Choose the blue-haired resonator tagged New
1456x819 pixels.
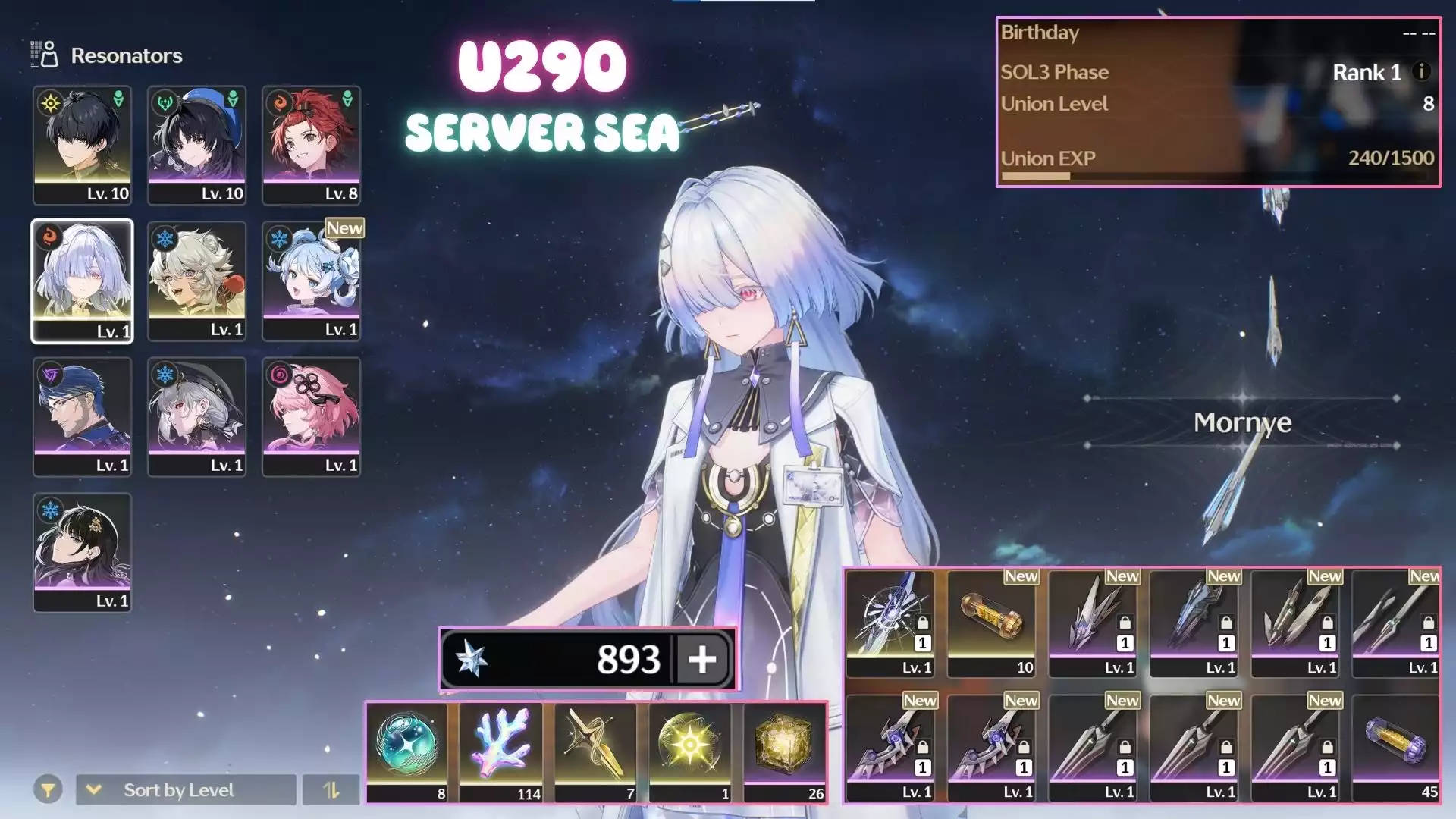click(311, 281)
